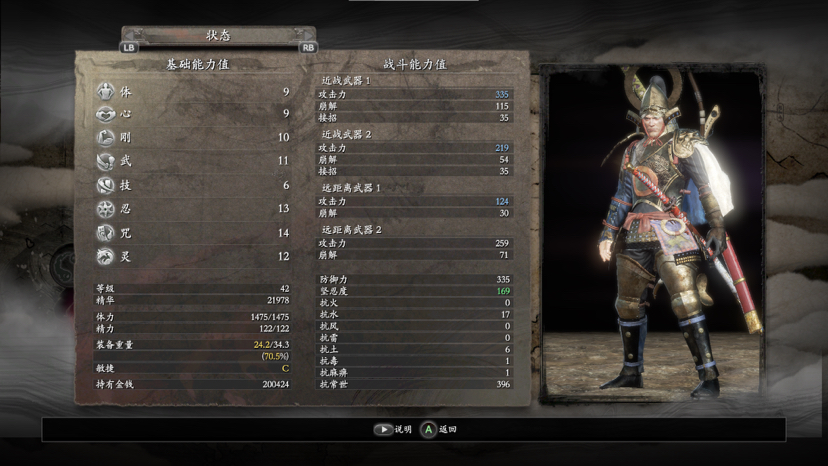Select the 抗水 water resistance row
Image resolution: width=828 pixels, height=466 pixels.
click(414, 314)
